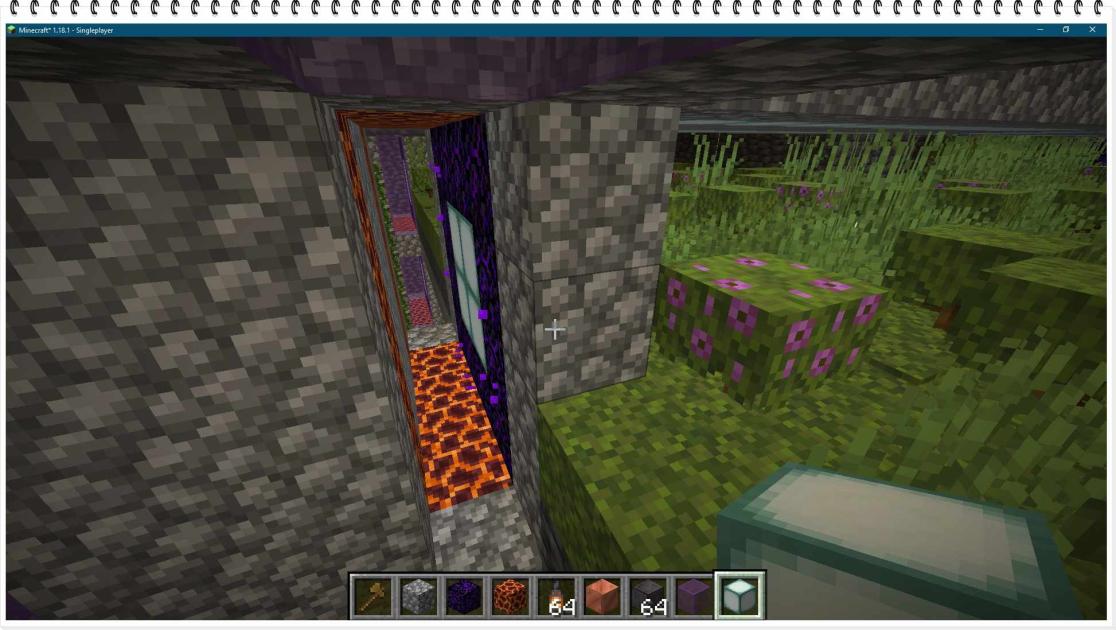
Task: Choose the dark gray block stack slot
Action: click(649, 596)
